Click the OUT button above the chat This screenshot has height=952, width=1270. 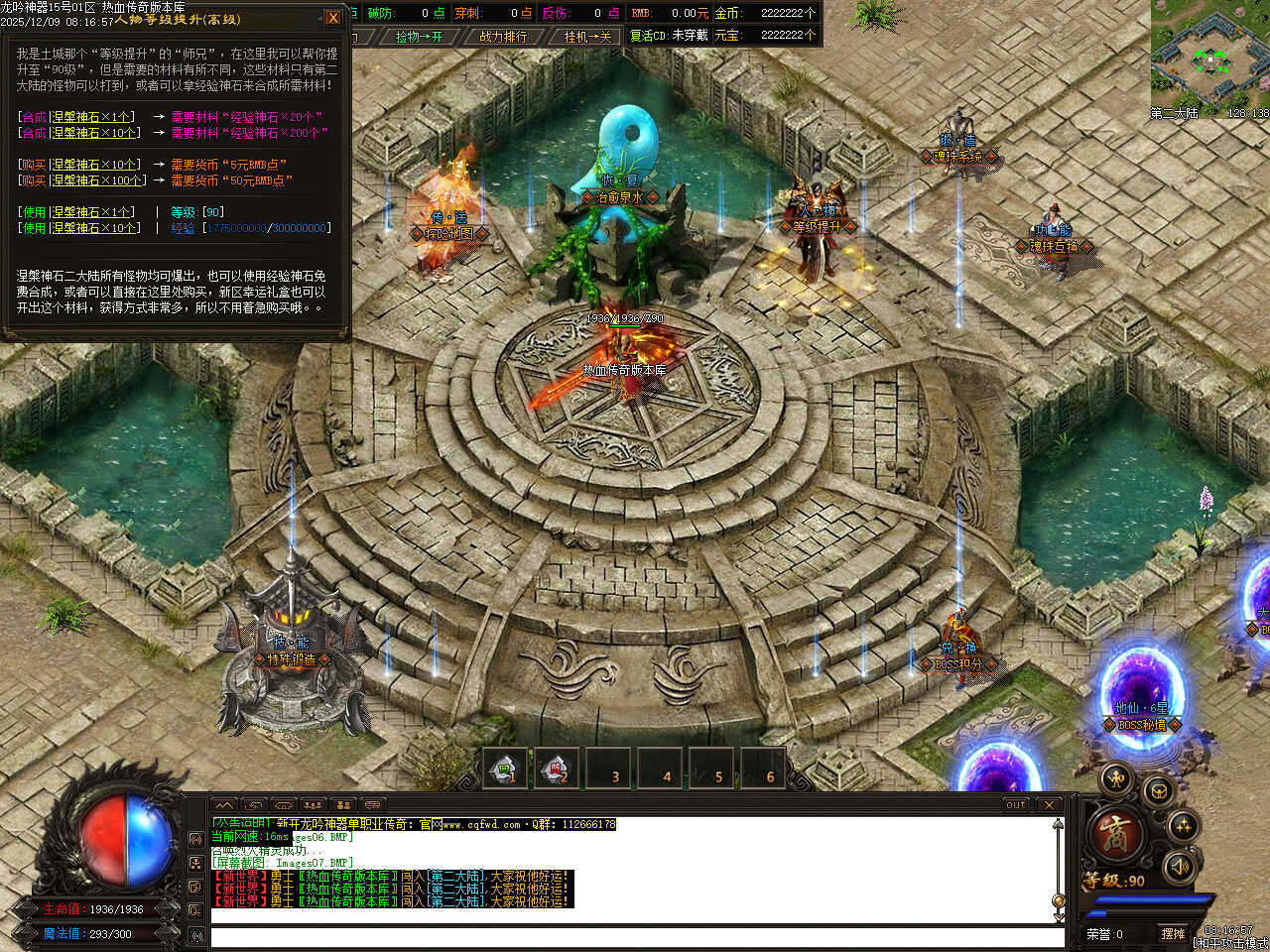pos(1015,804)
